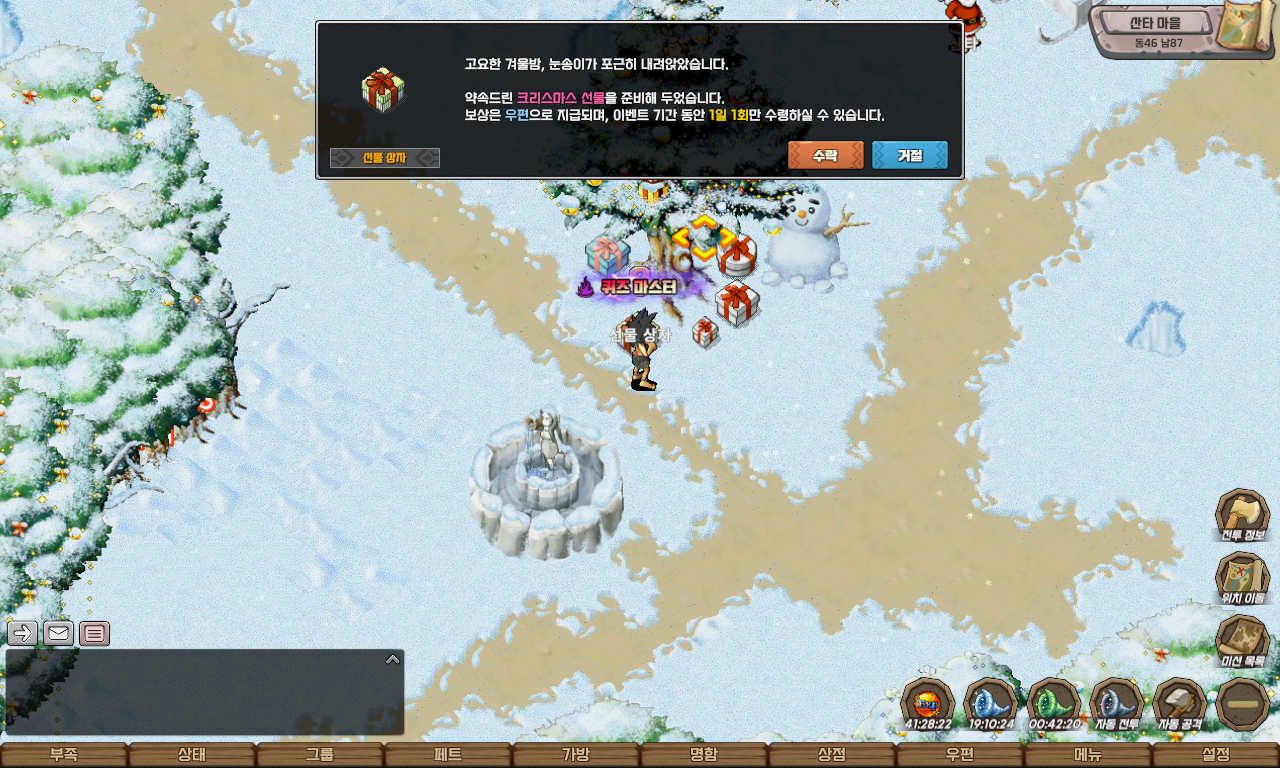Open the 그룹 group menu
The height and width of the screenshot is (768, 1280).
click(x=320, y=755)
